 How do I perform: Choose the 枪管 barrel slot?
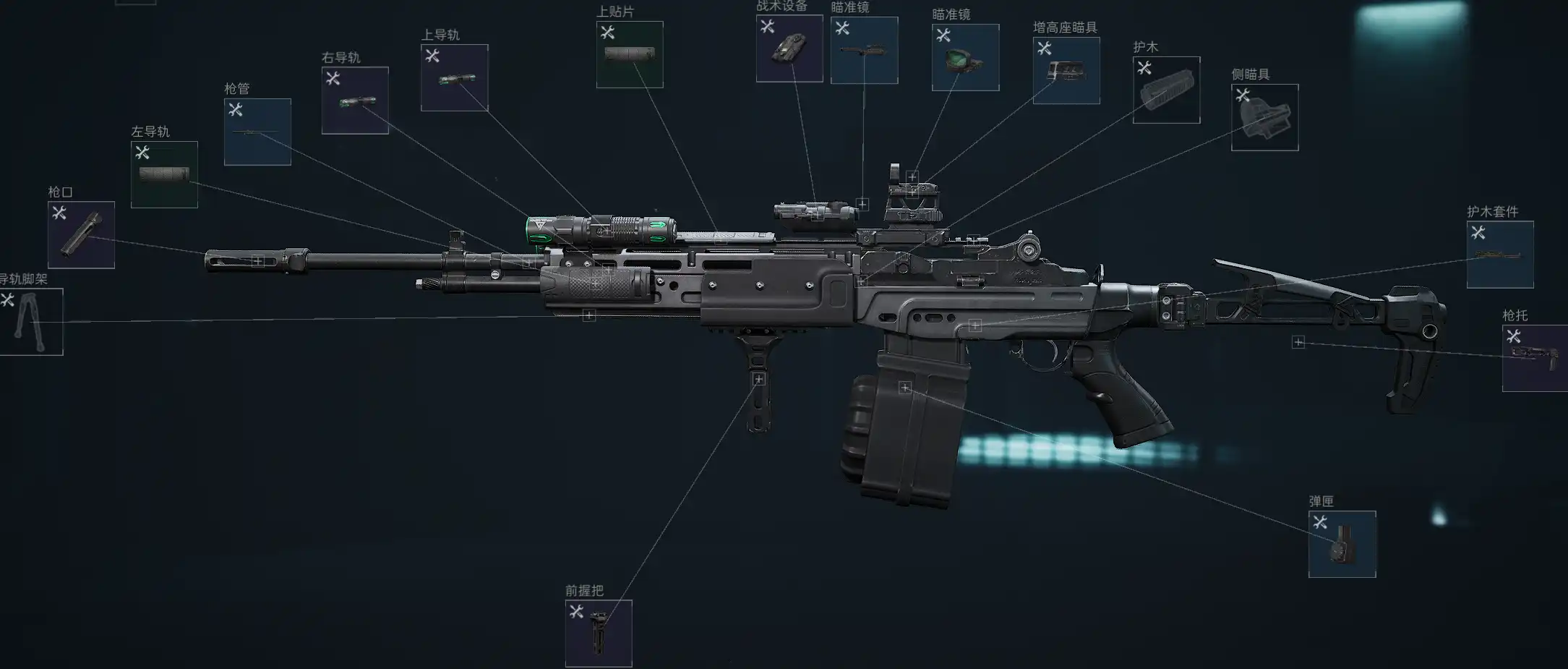click(x=257, y=132)
